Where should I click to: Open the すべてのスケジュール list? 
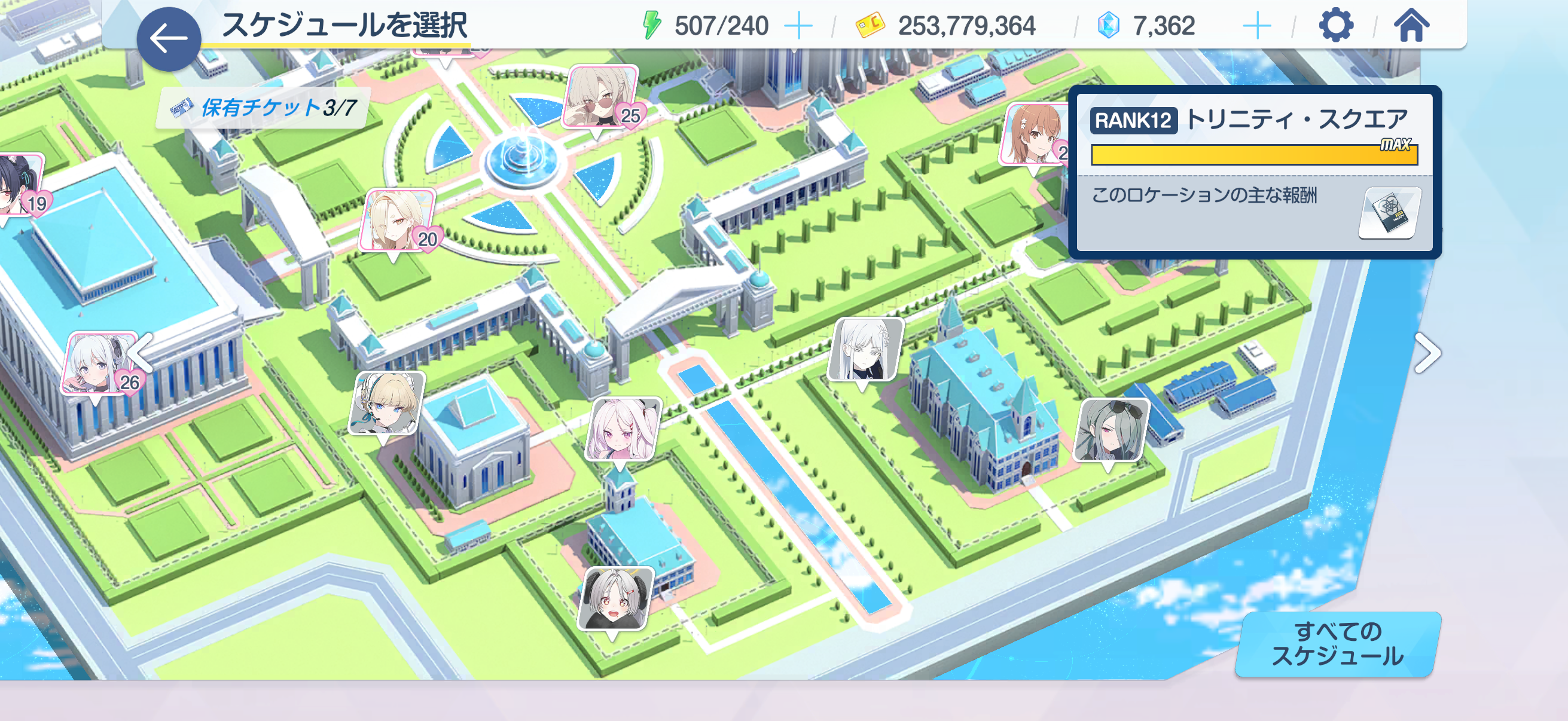click(1337, 644)
